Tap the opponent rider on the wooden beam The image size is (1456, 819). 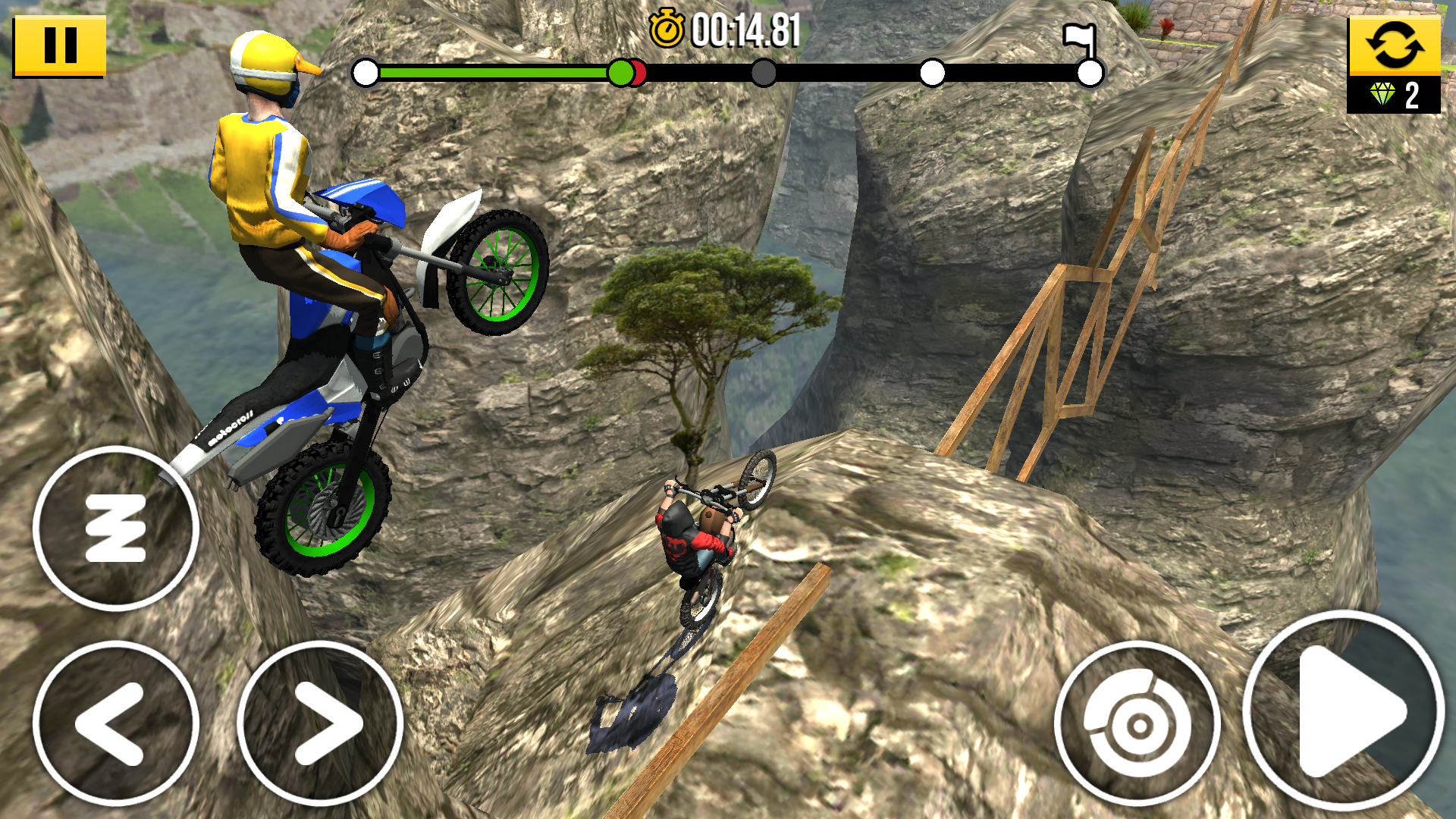694,538
